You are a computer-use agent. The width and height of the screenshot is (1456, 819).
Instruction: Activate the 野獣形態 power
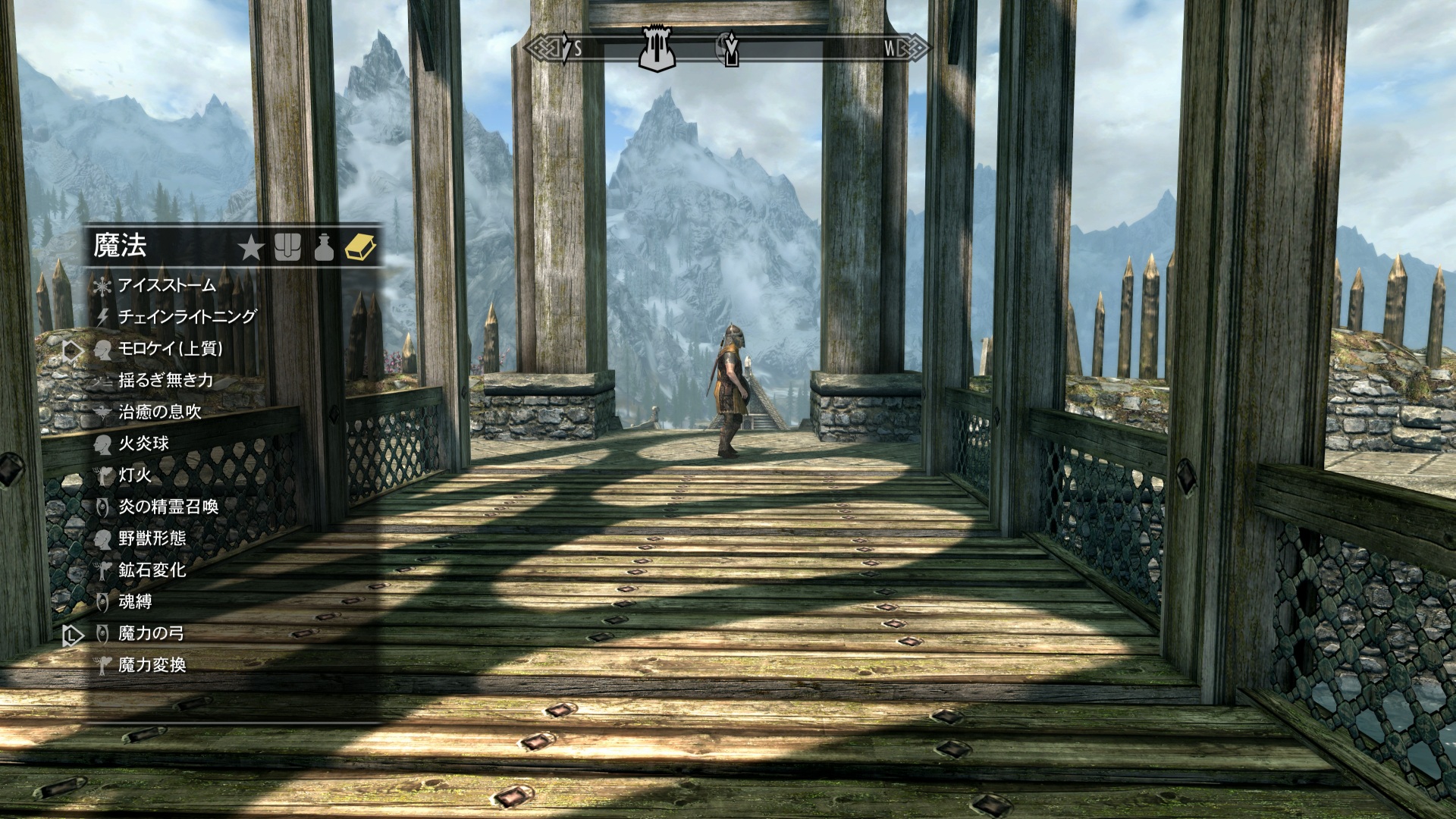coord(152,538)
